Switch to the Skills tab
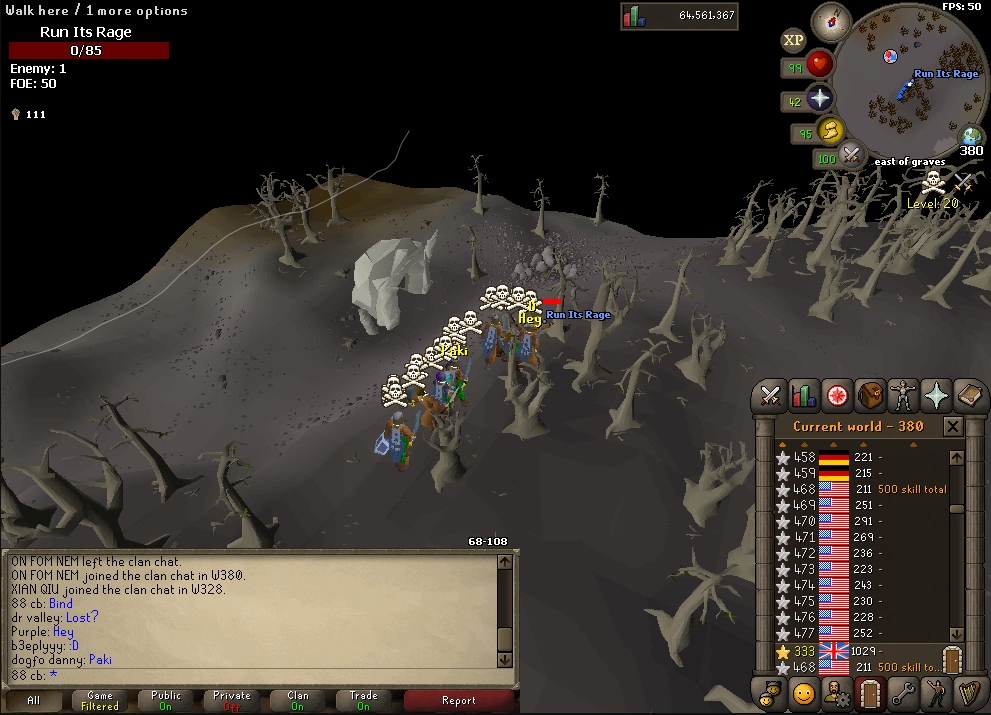The image size is (991, 715). [803, 394]
